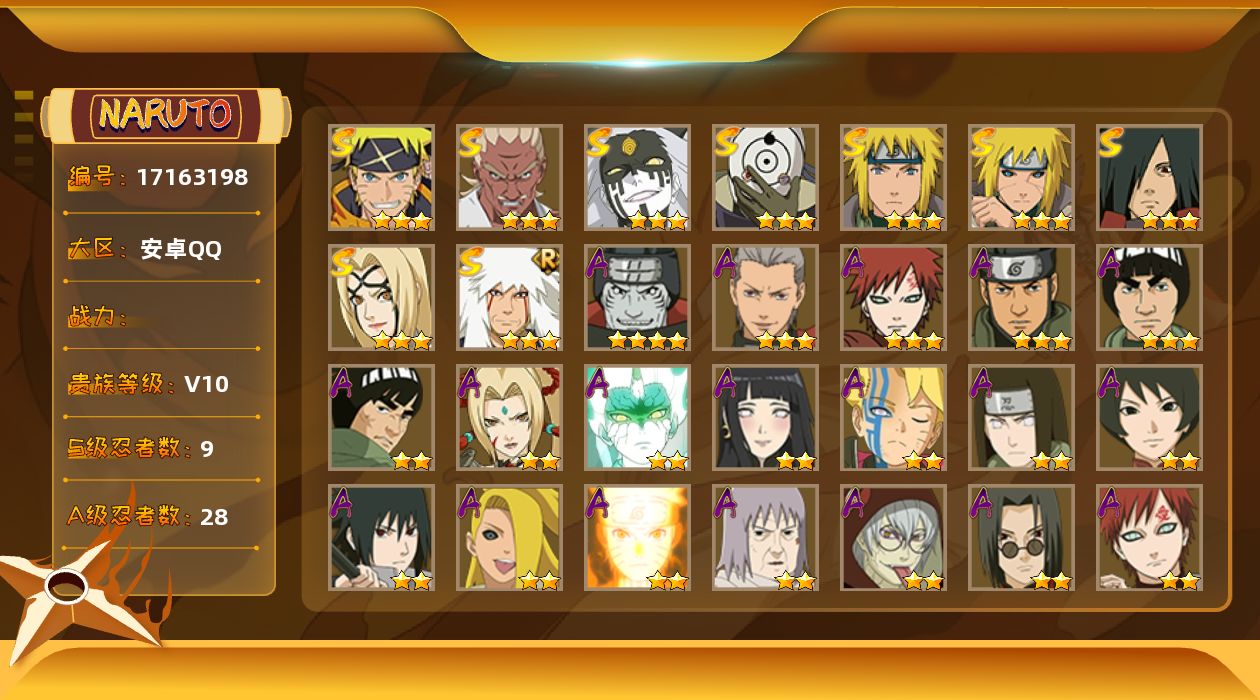Pick the ninja wearing round sunglasses
Viewport: 1260px width, 700px height.
click(1021, 538)
